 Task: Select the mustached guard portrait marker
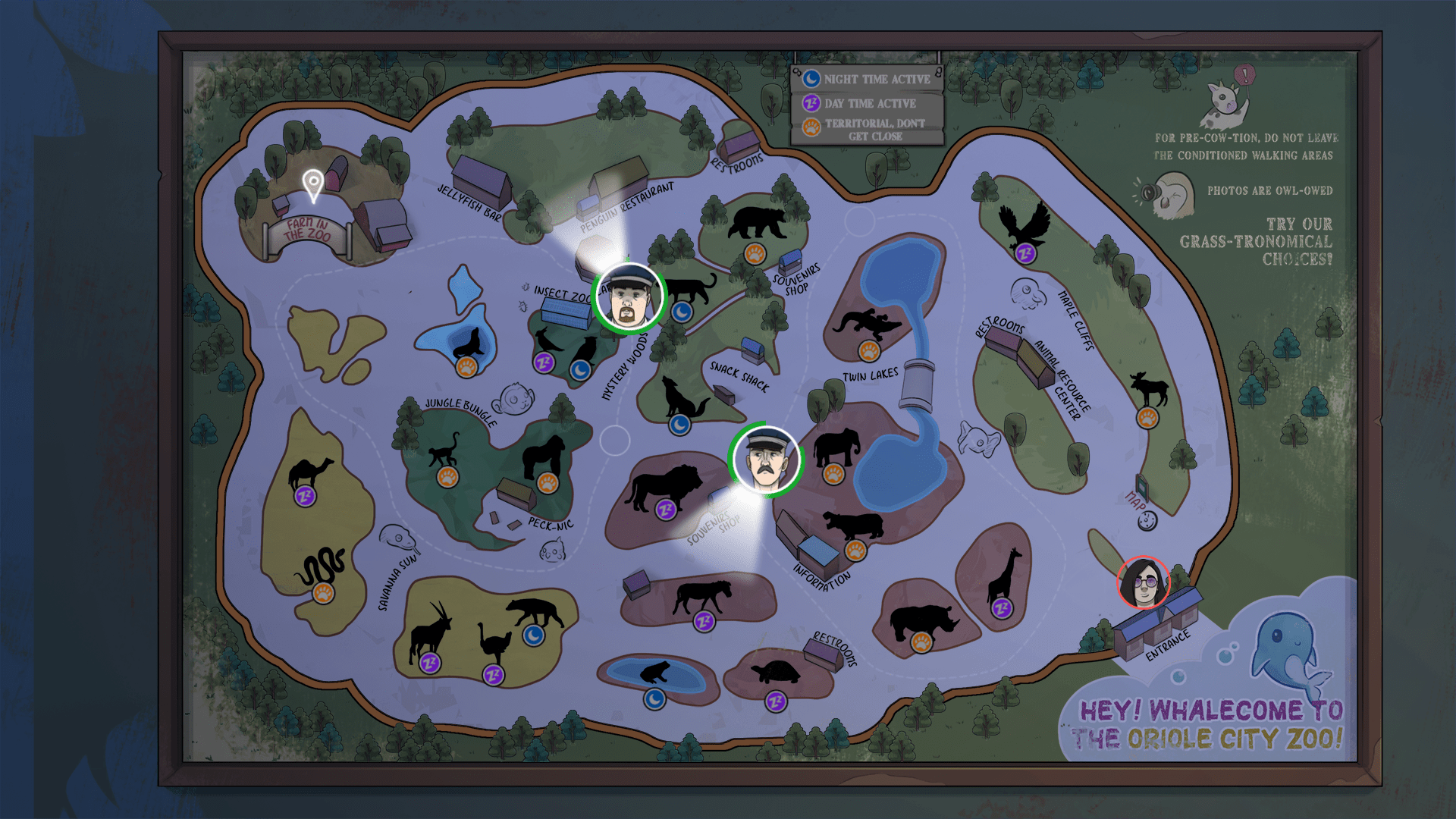pyautogui.click(x=765, y=460)
